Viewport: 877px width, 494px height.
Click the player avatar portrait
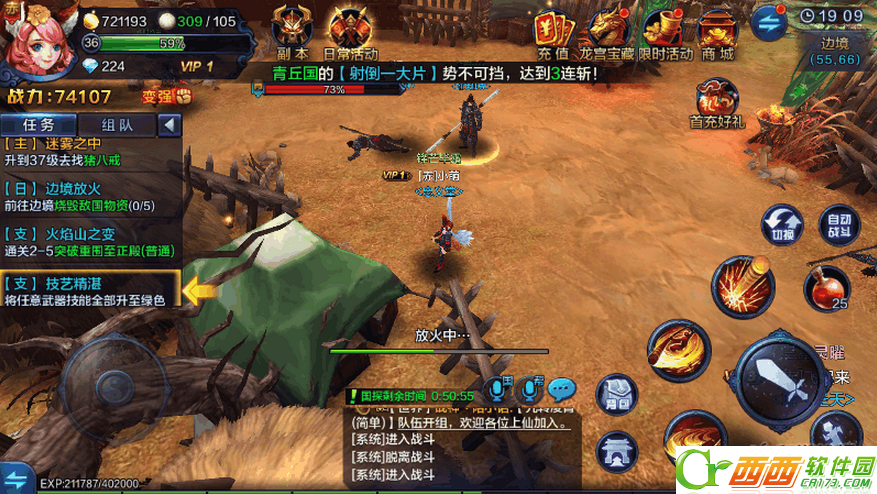(34, 36)
